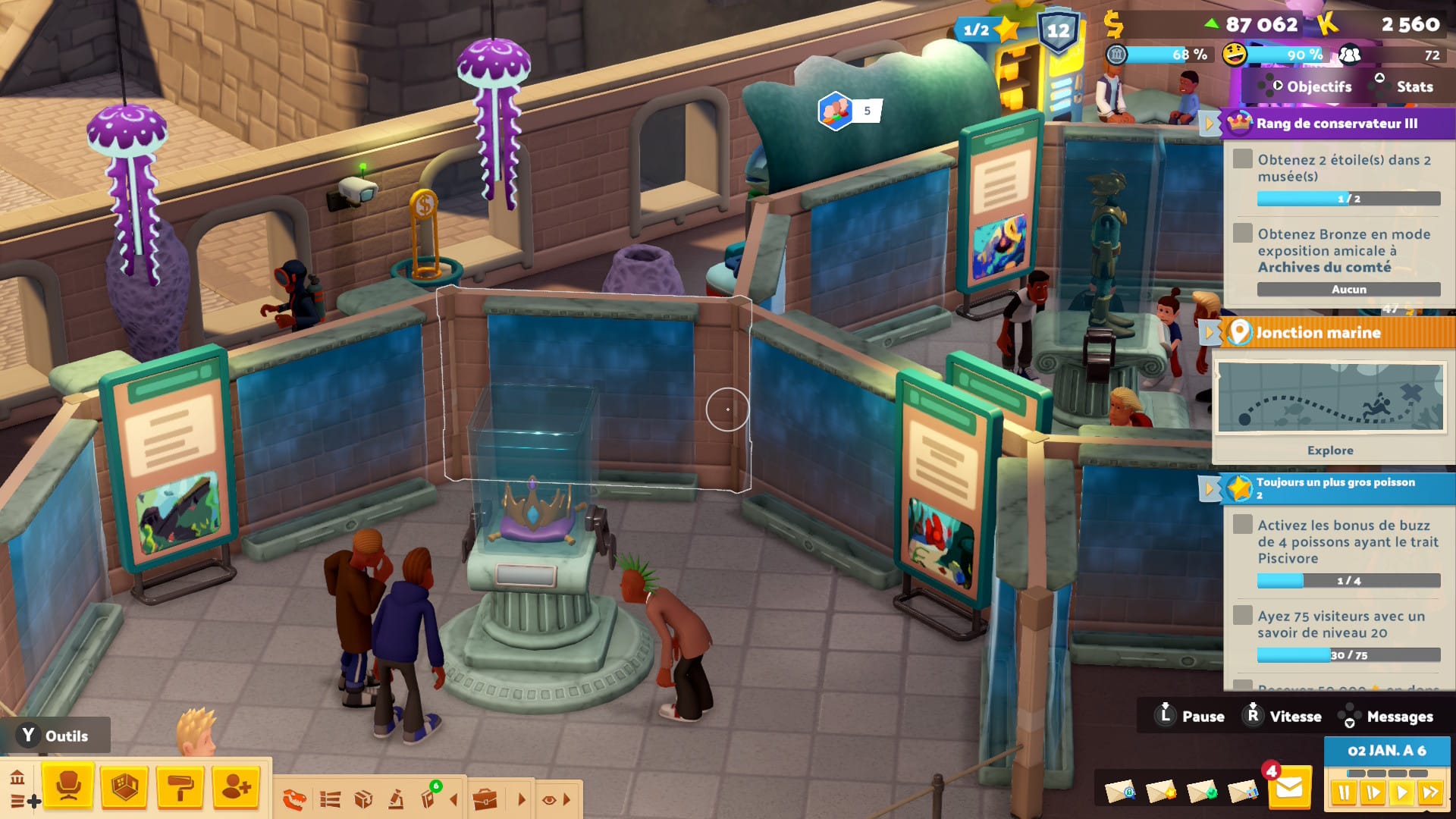1456x819 pixels.
Task: Collapse the Toujours un plus gros poisson objective
Action: tap(1208, 488)
